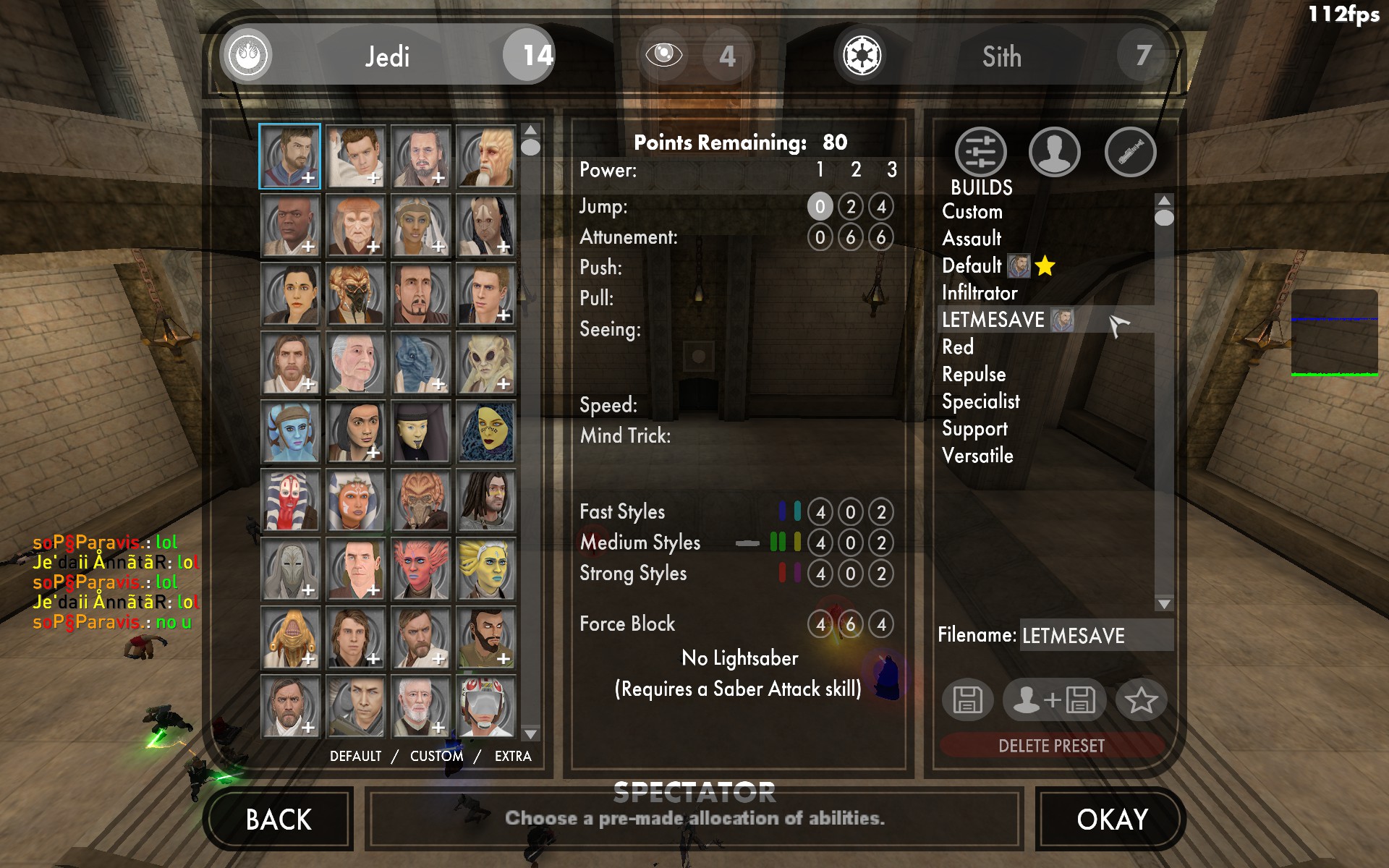Screen dimensions: 1389x868
Task: Open the character silhouette tab
Action: 1054,153
